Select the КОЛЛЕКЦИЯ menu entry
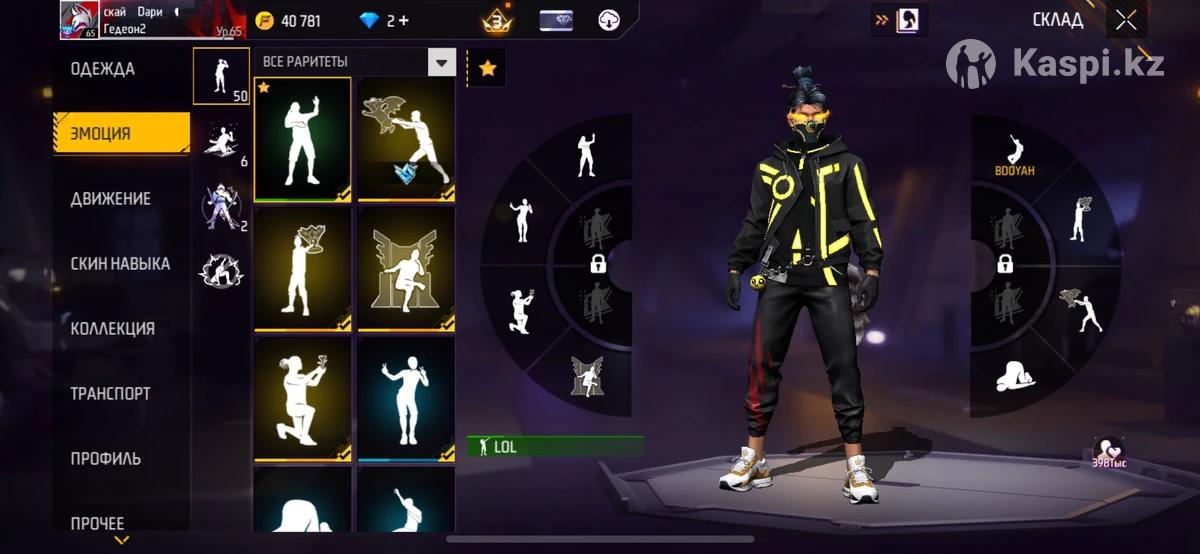1200x554 pixels. (112, 328)
